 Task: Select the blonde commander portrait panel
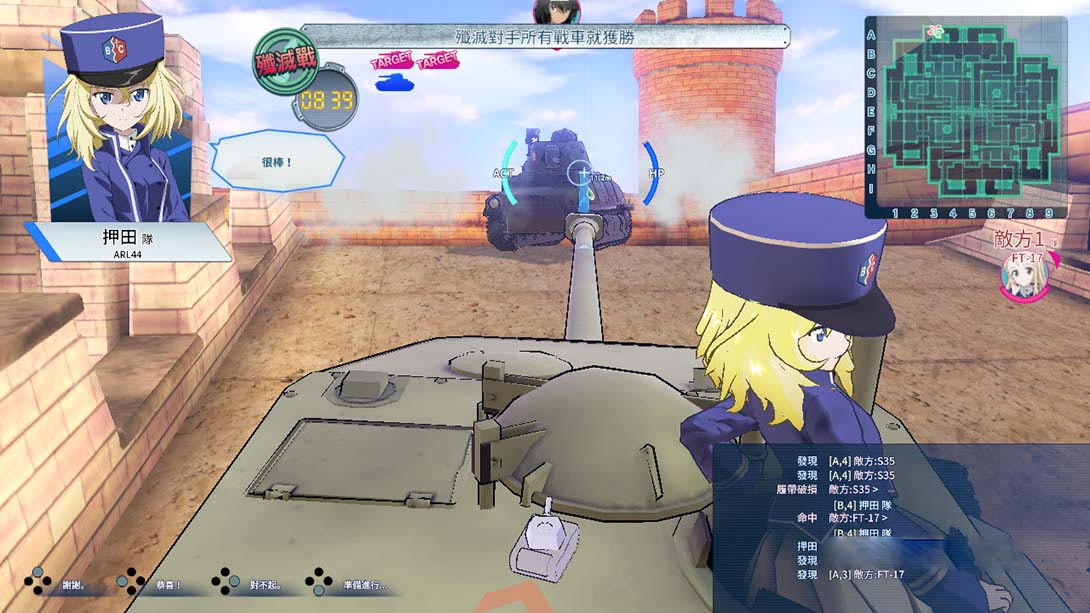118,120
